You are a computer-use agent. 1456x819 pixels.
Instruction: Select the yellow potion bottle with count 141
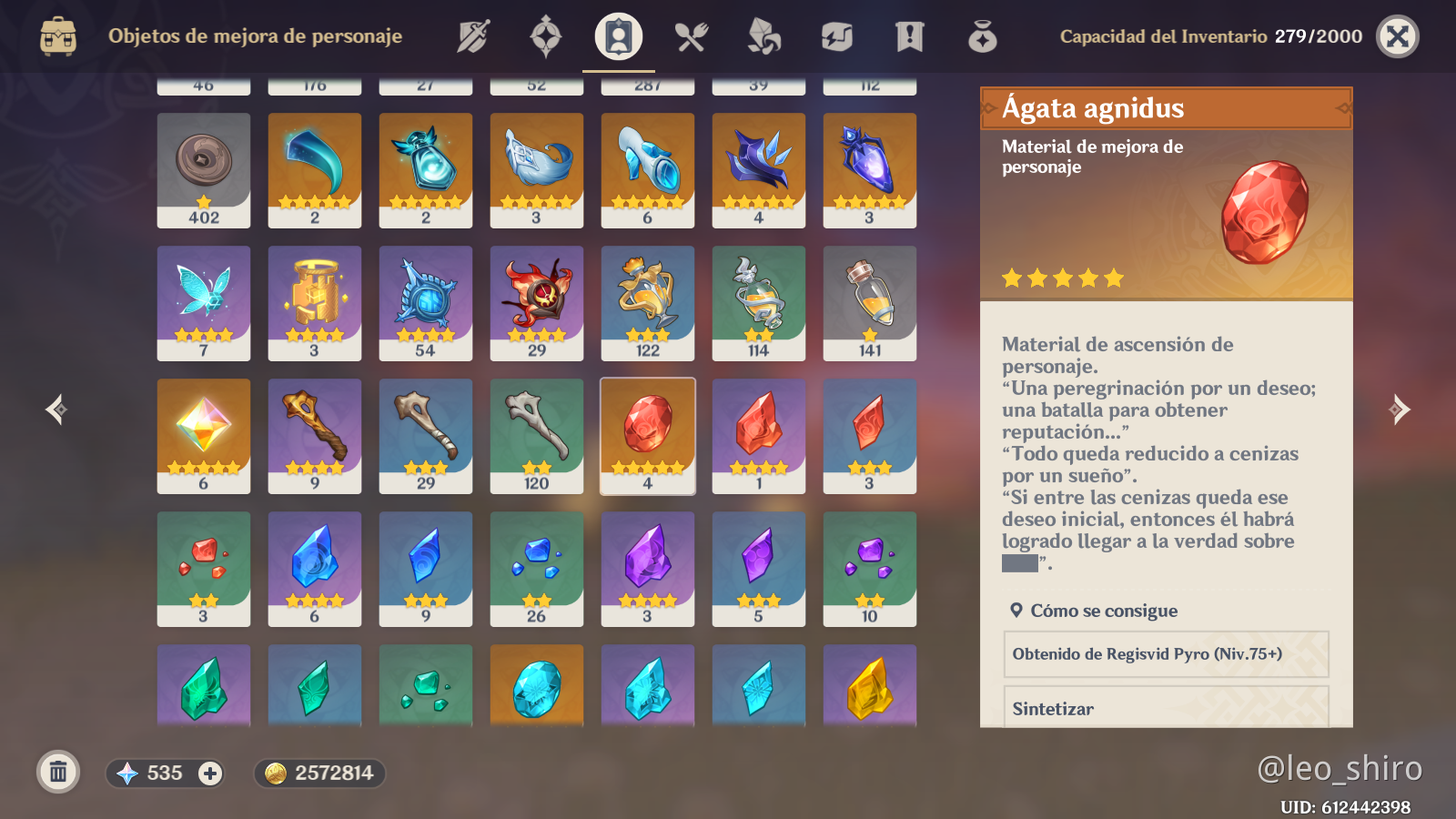(870, 303)
